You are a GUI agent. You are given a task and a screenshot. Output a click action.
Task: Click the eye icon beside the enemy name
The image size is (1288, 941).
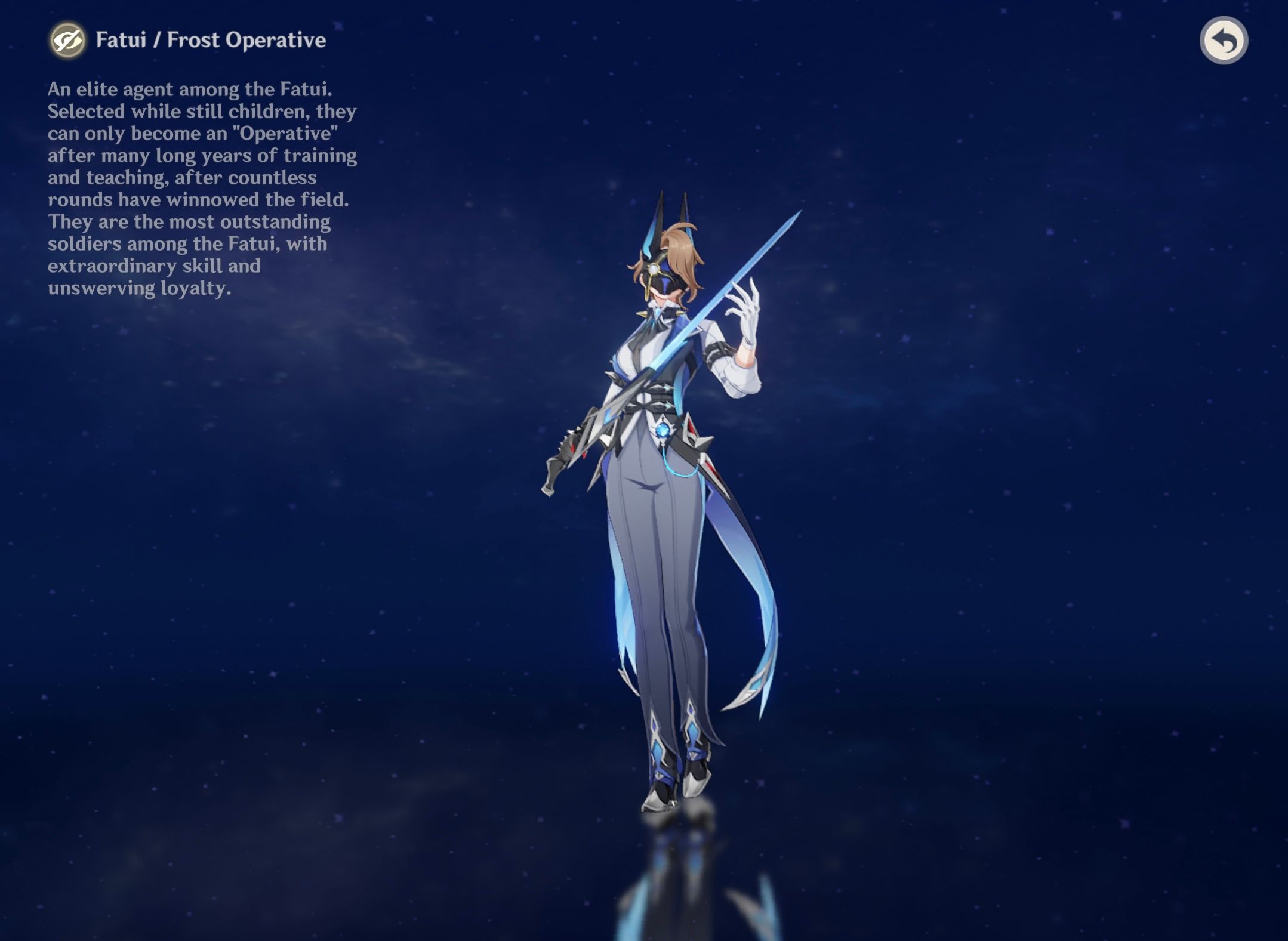pos(67,41)
